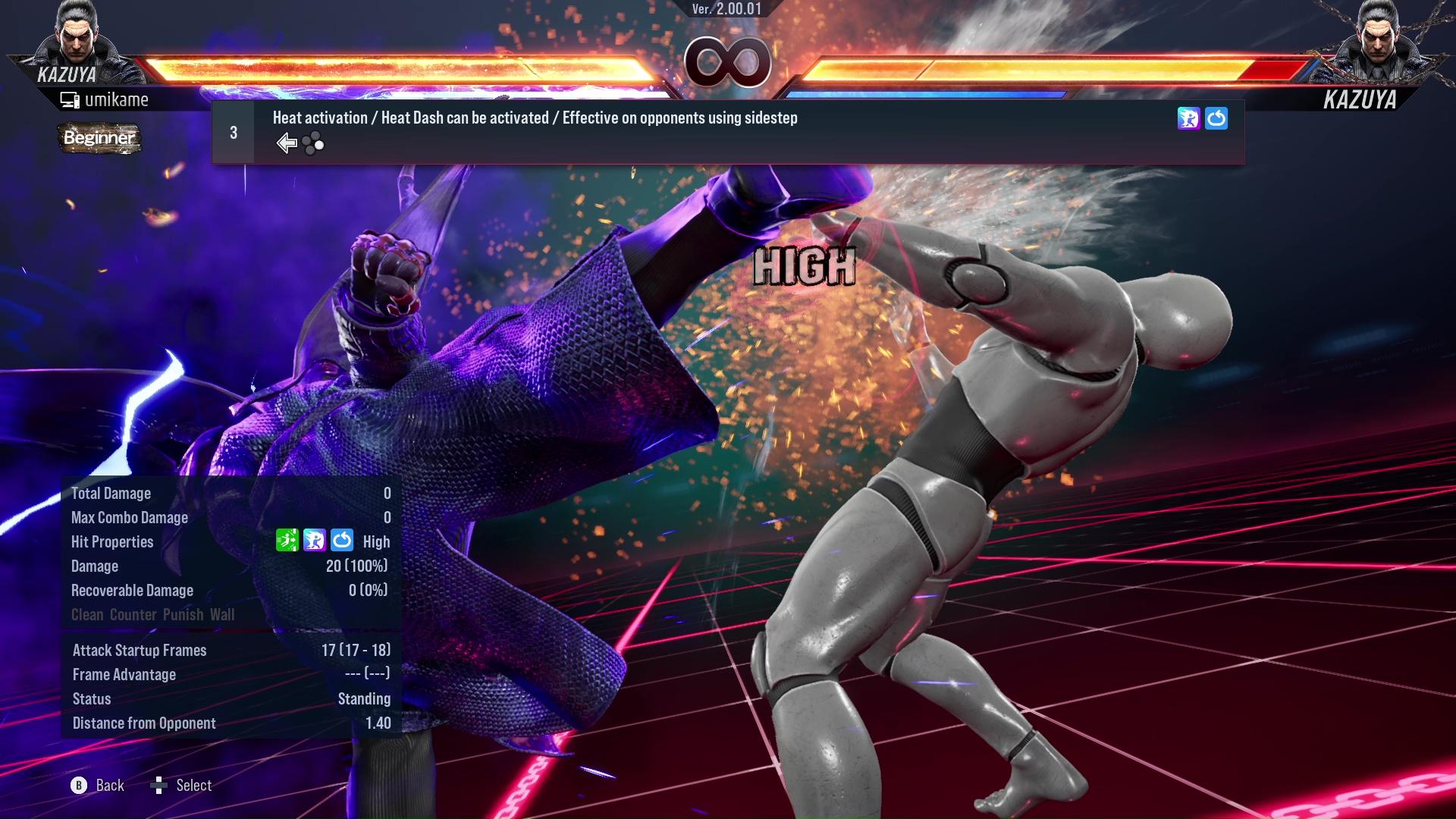1456x819 pixels.
Task: Click the back arrow directional input icon
Action: [287, 143]
